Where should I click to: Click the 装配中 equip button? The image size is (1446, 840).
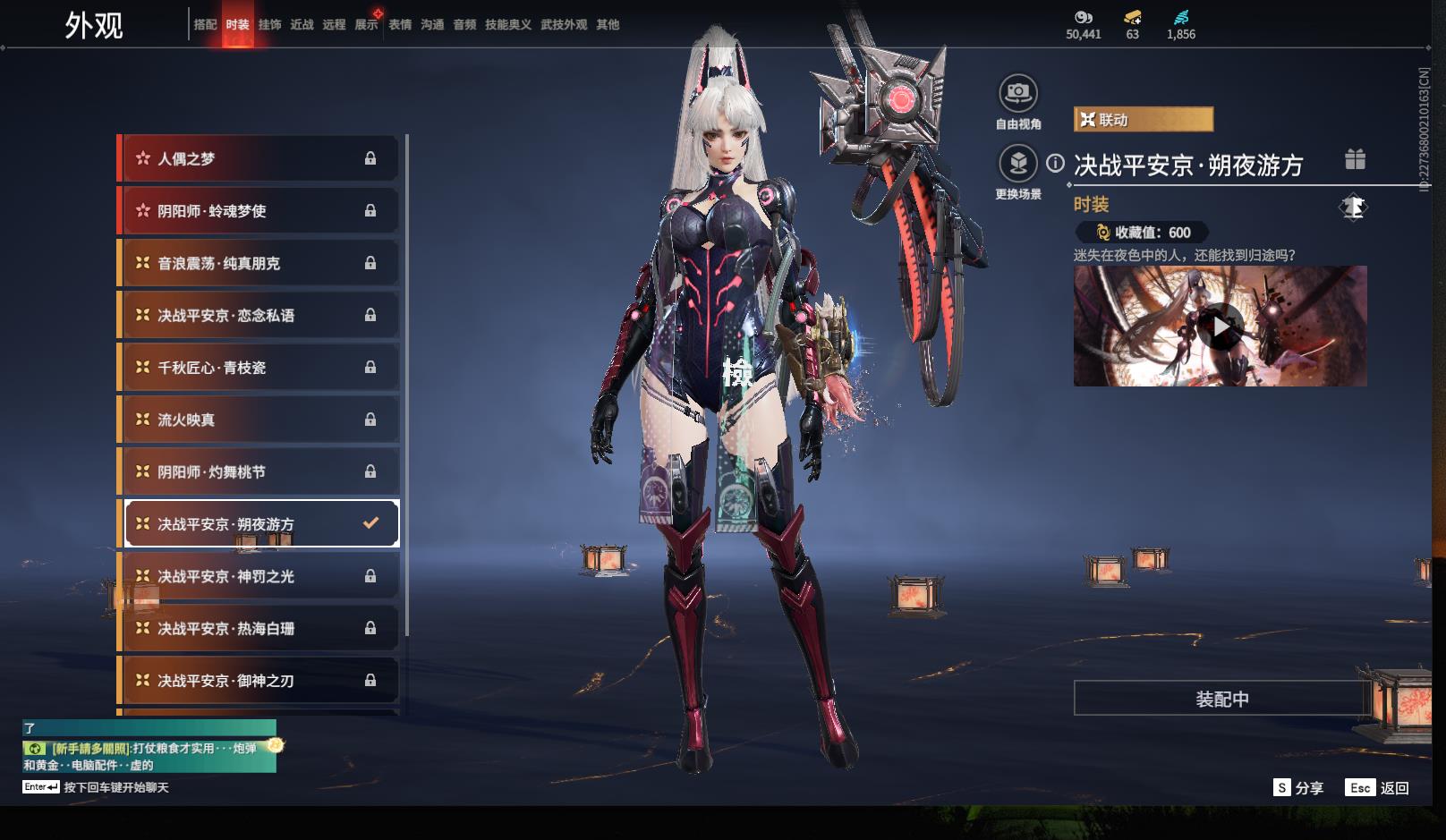(1221, 699)
